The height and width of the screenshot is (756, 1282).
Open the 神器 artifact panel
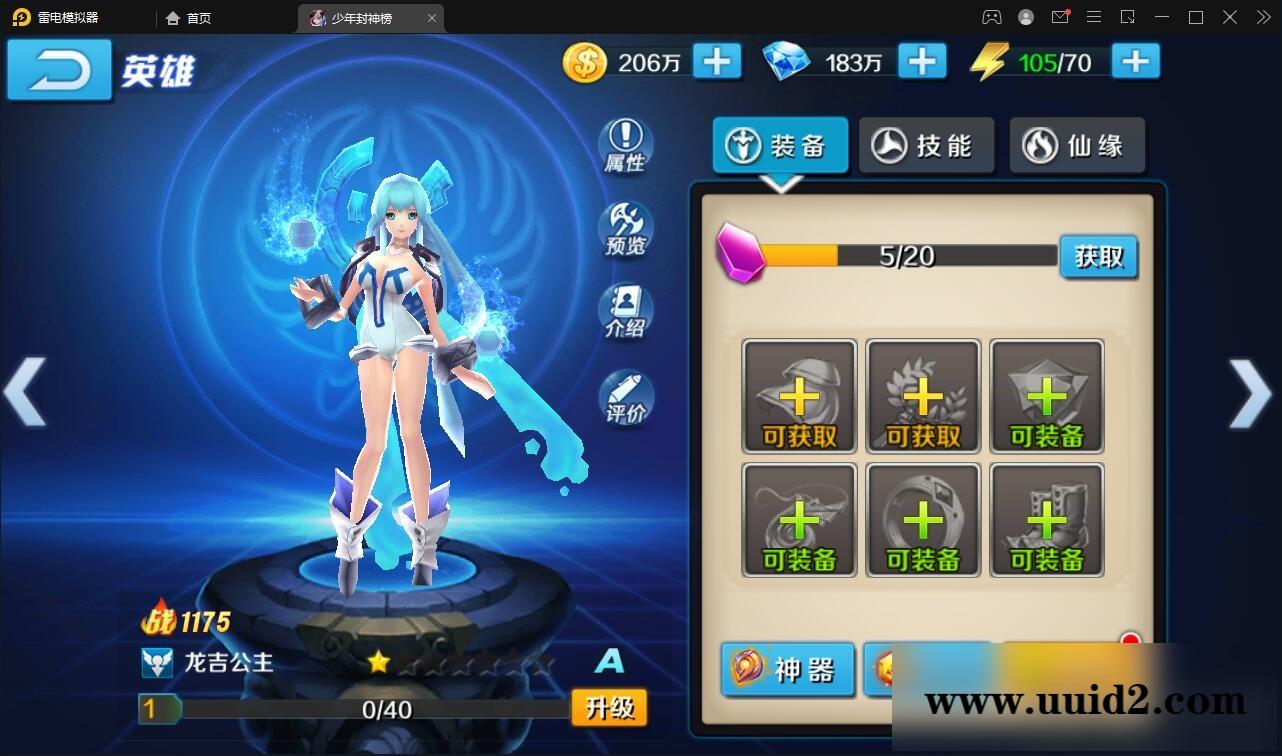click(786, 670)
